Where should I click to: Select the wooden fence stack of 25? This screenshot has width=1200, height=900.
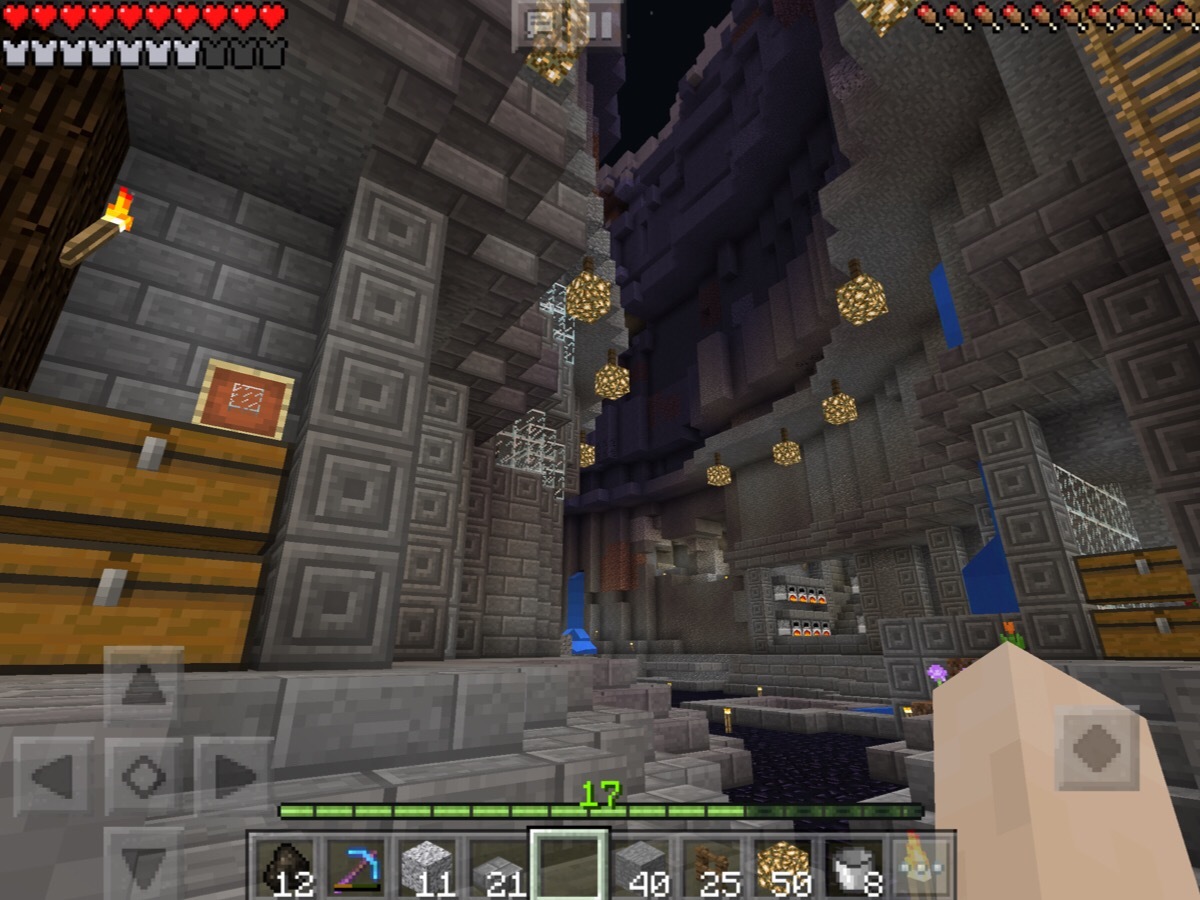point(711,867)
